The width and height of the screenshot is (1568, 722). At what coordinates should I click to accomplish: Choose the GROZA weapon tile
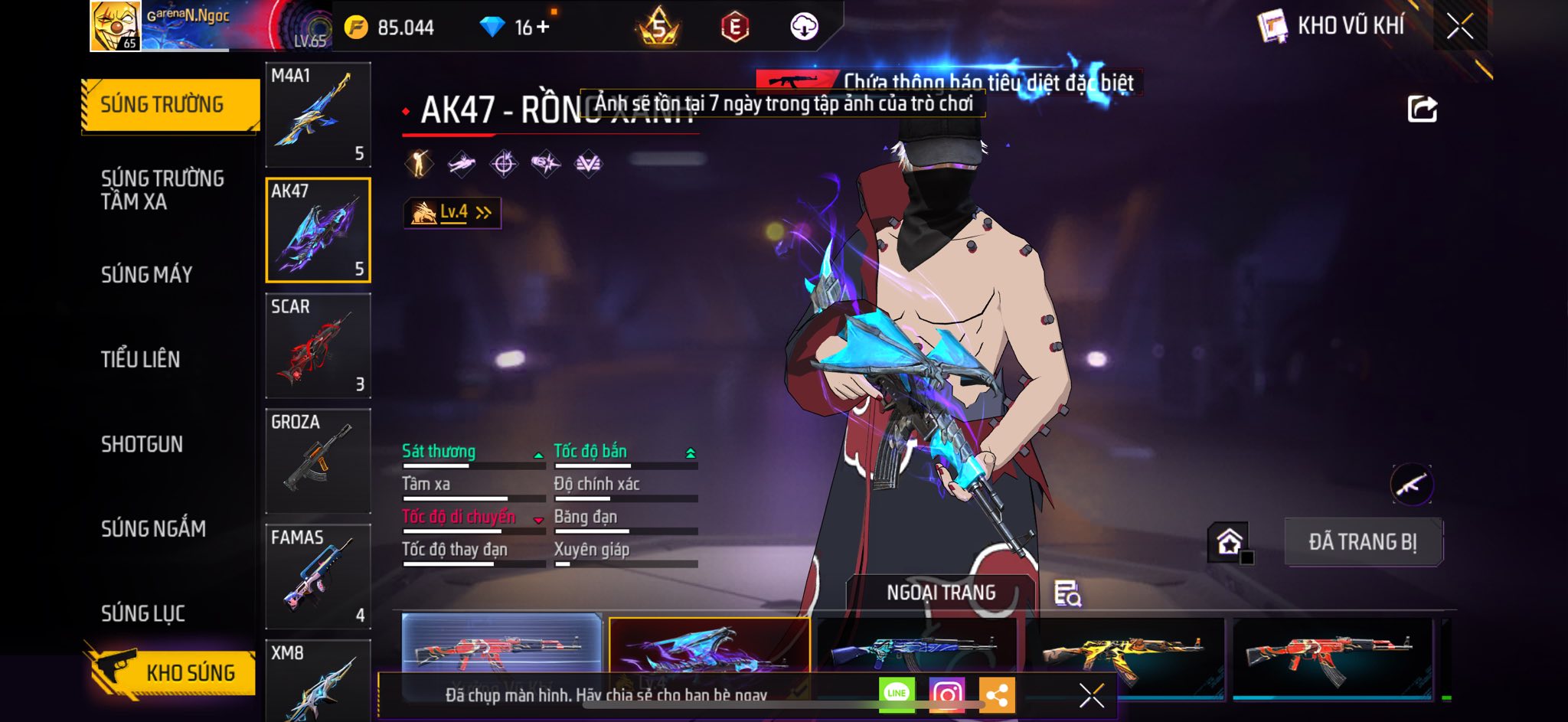(318, 461)
